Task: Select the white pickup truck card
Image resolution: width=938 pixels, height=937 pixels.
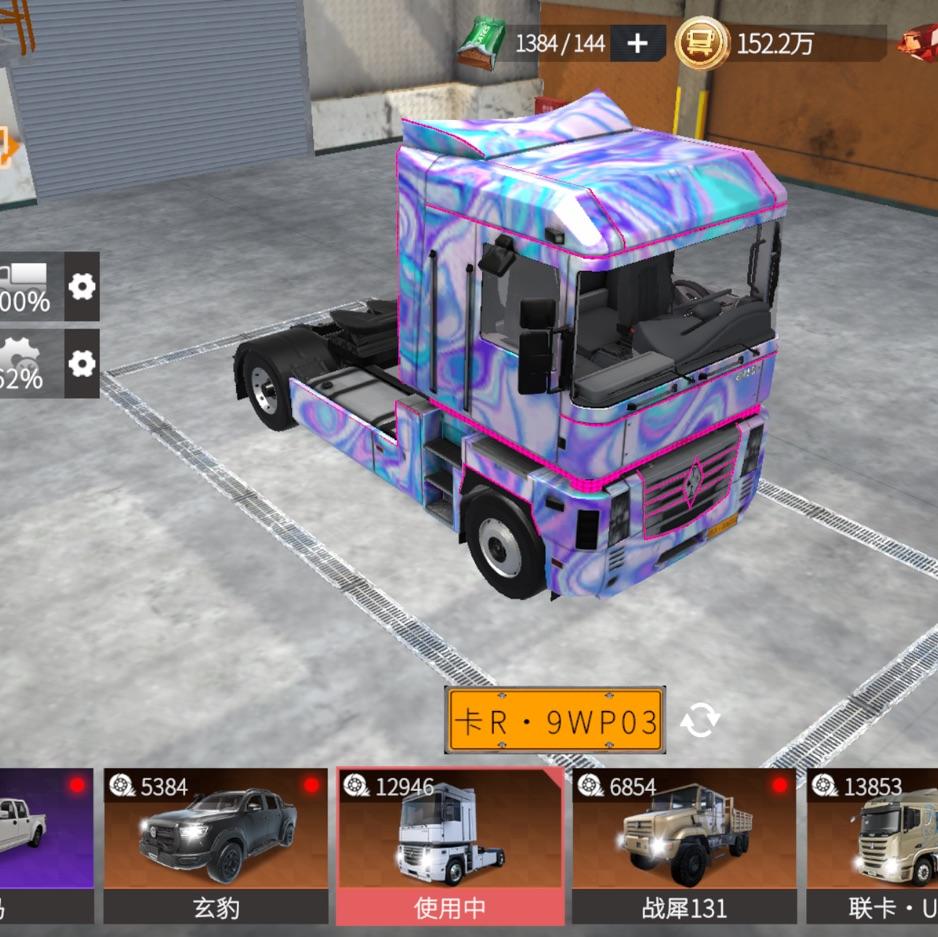Action: tap(45, 845)
